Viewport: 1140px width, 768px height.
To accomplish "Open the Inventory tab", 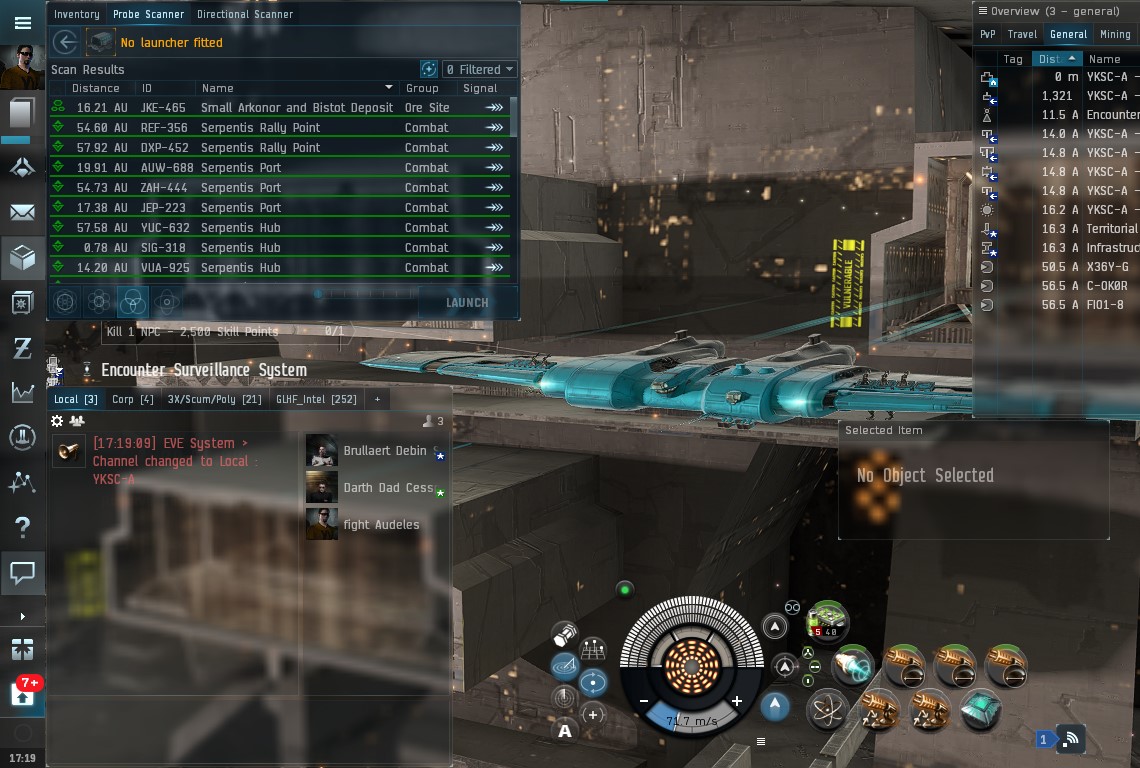I will tap(76, 14).
